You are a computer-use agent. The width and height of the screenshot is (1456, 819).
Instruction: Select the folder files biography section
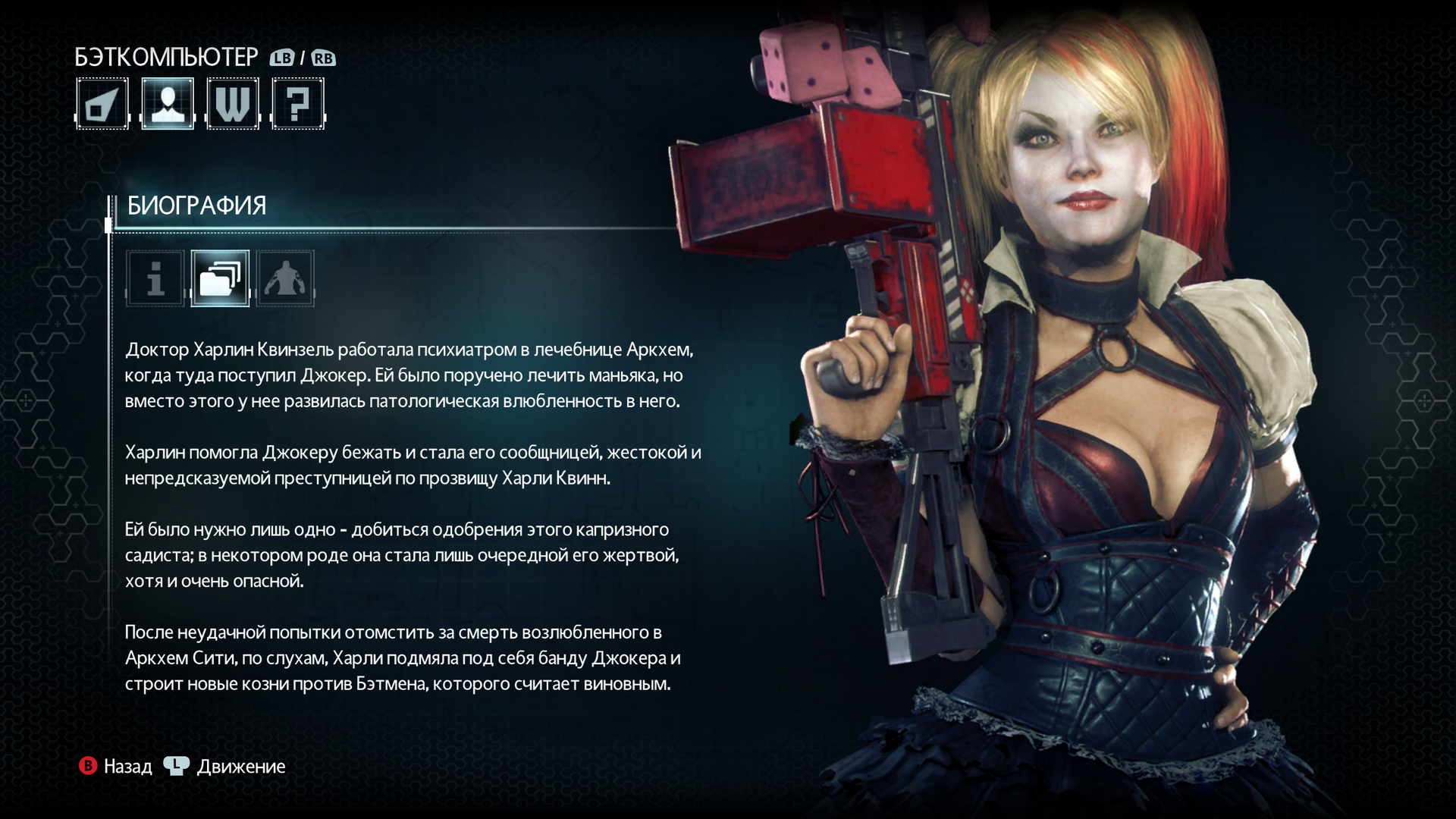point(220,278)
